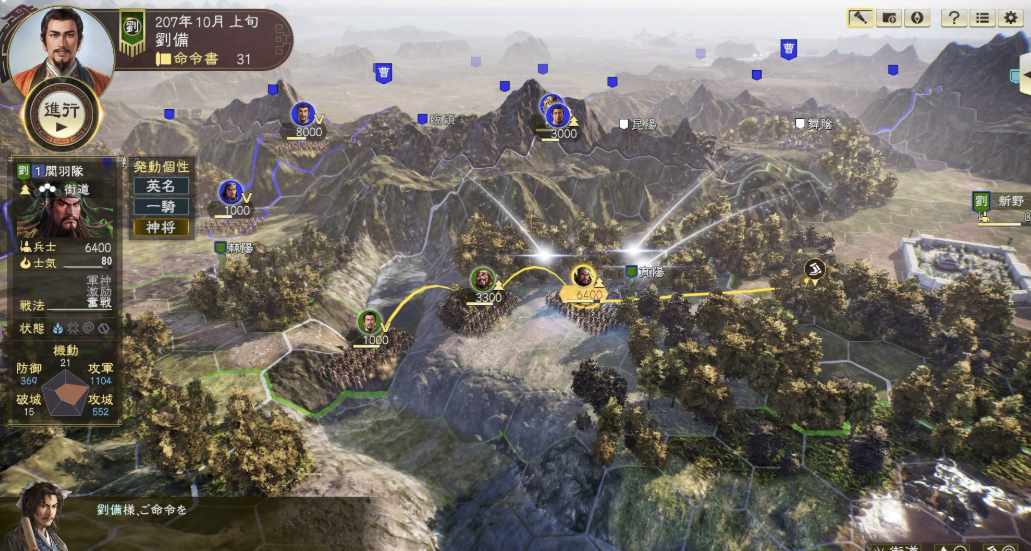
Task: Click Liu Bei's ruler portrait
Action: [46, 45]
